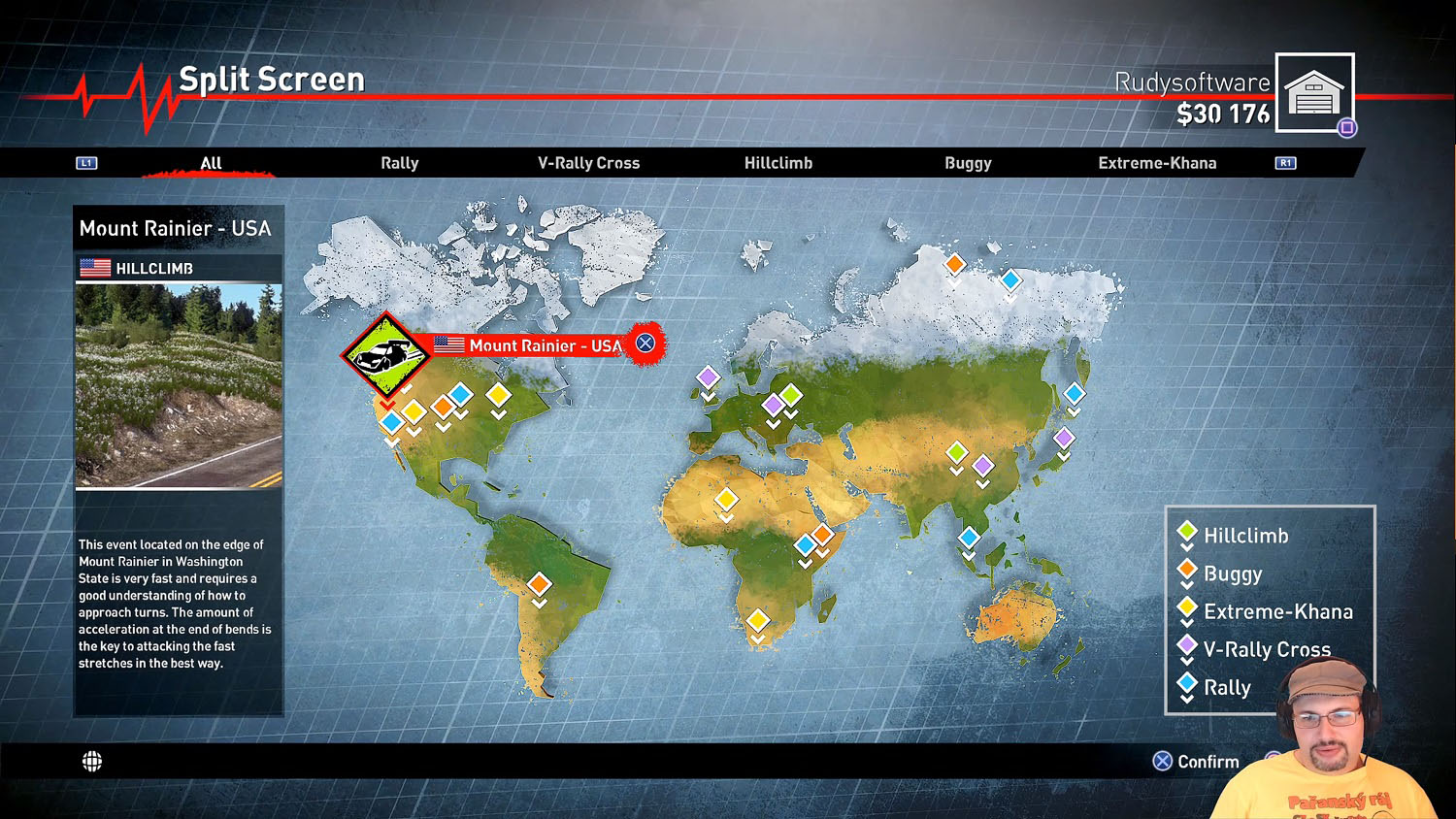Viewport: 1456px width, 819px height.
Task: Click the Mount Rainier event preview thumbnail
Action: point(180,385)
